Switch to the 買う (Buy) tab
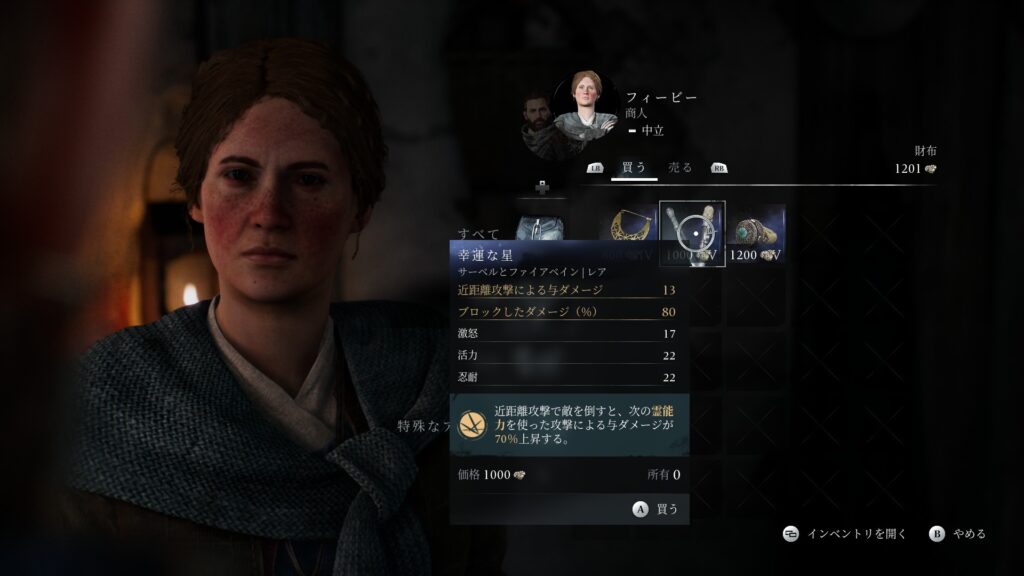Image resolution: width=1024 pixels, height=576 pixels. [x=634, y=167]
